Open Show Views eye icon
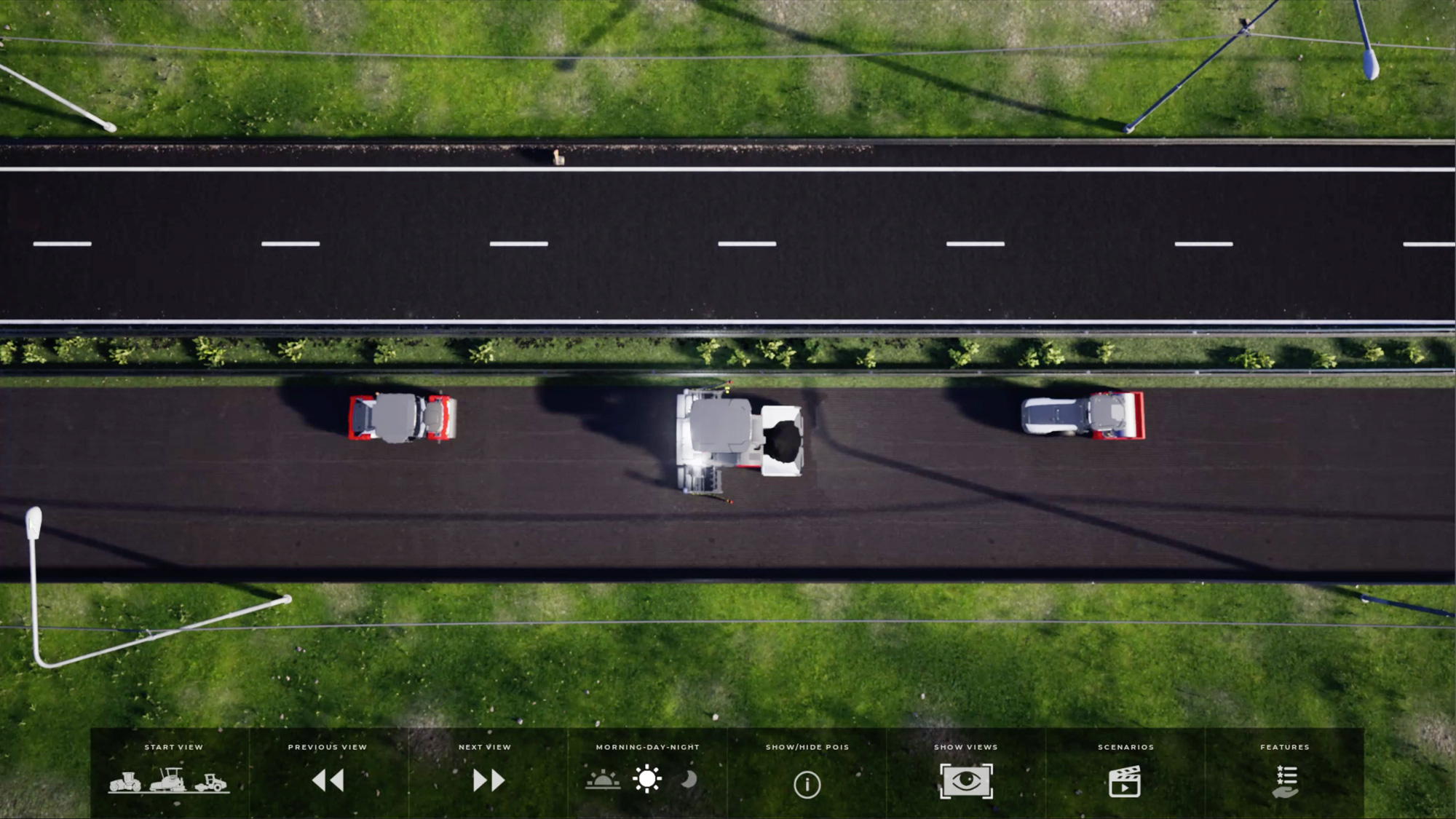Viewport: 1456px width, 819px height. (966, 781)
